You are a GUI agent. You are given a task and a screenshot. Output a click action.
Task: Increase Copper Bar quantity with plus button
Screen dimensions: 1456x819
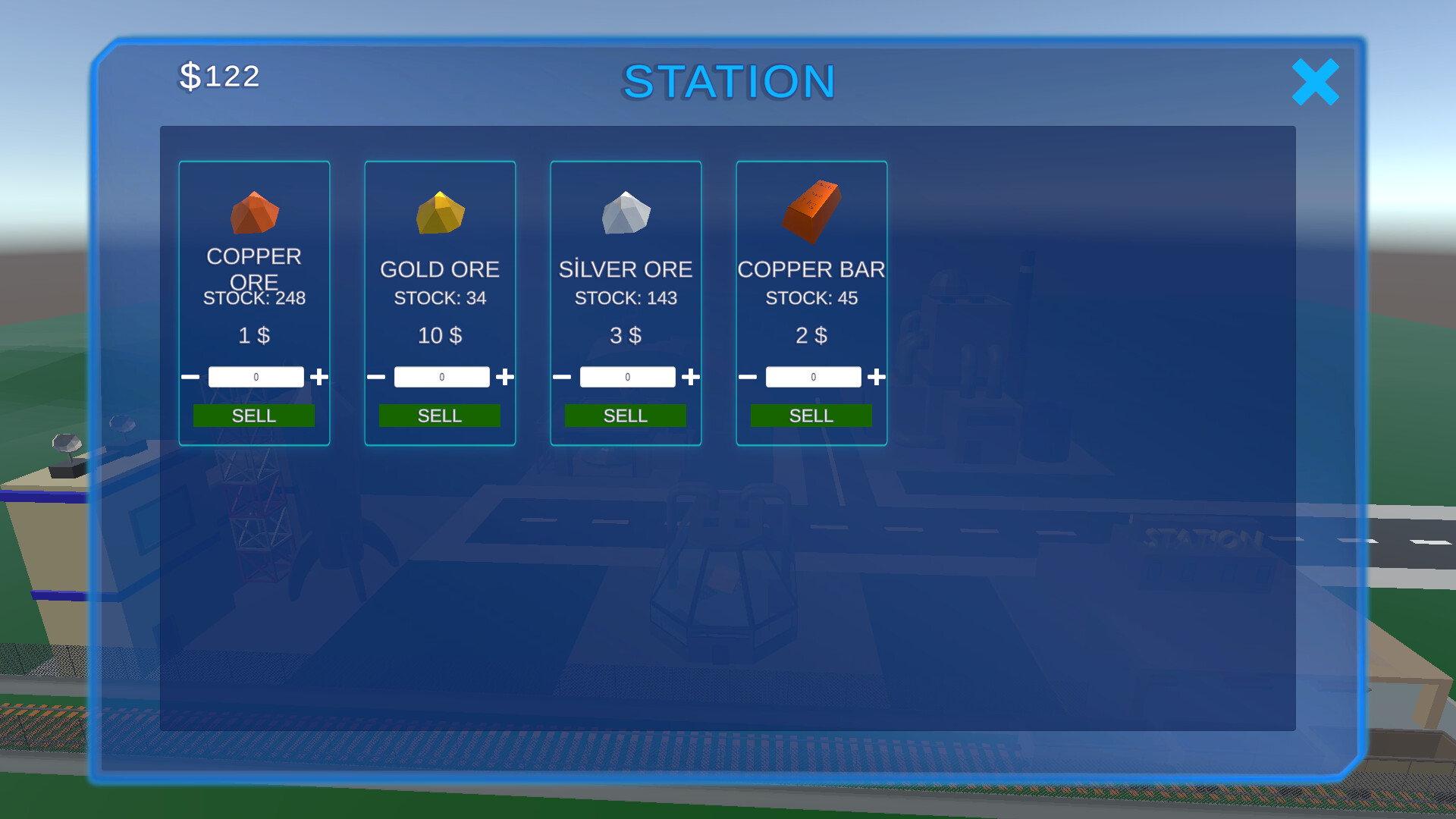[876, 376]
